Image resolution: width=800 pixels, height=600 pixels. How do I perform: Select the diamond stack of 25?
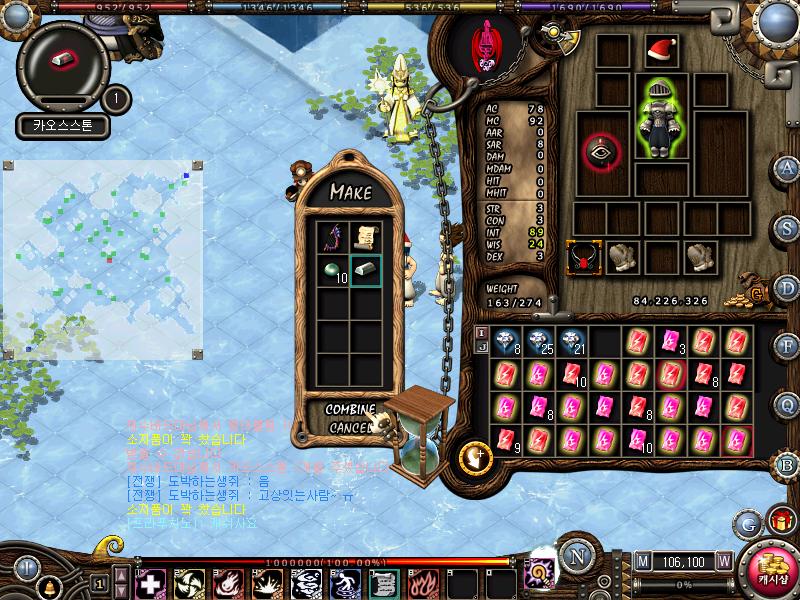tap(540, 342)
